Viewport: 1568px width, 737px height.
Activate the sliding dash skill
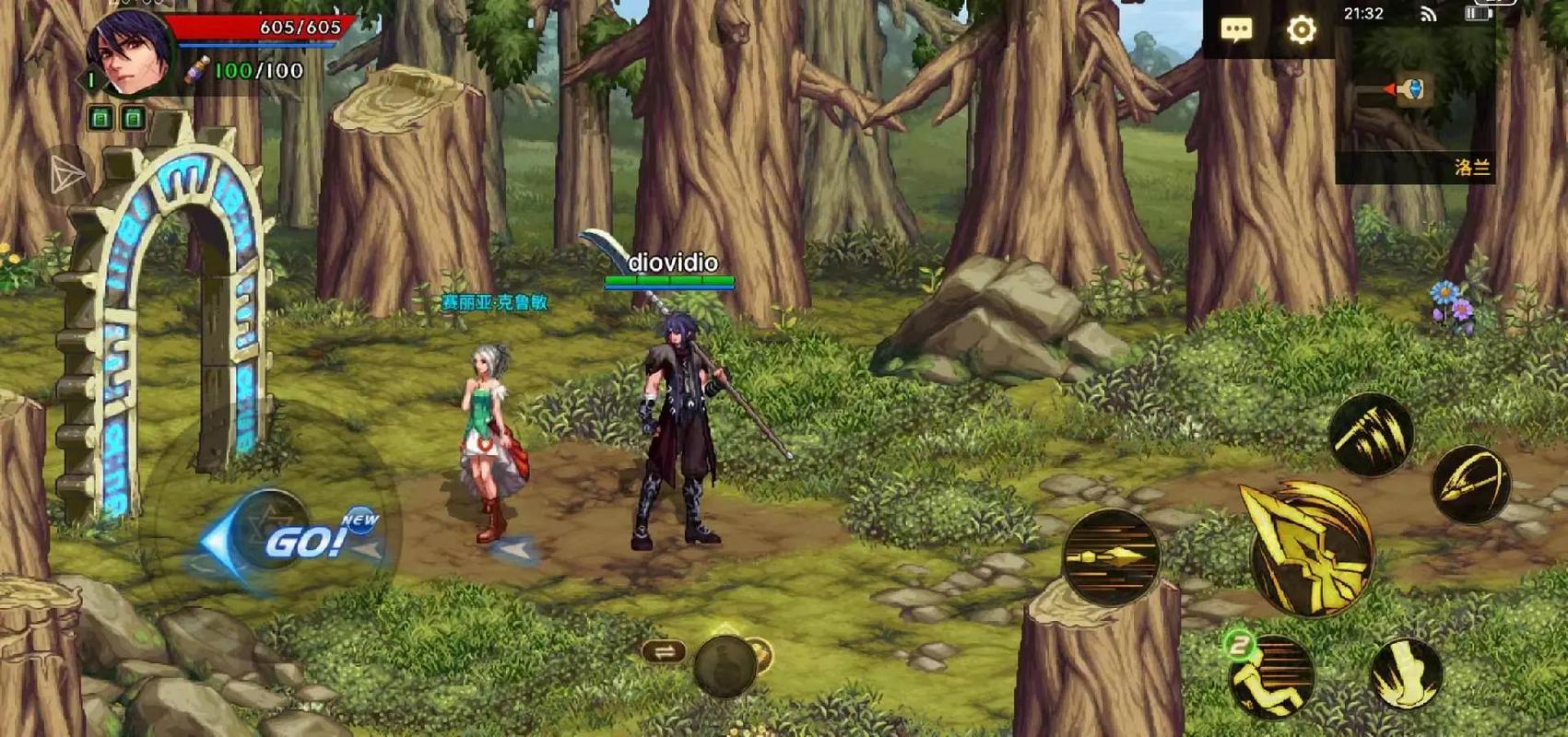click(1272, 677)
